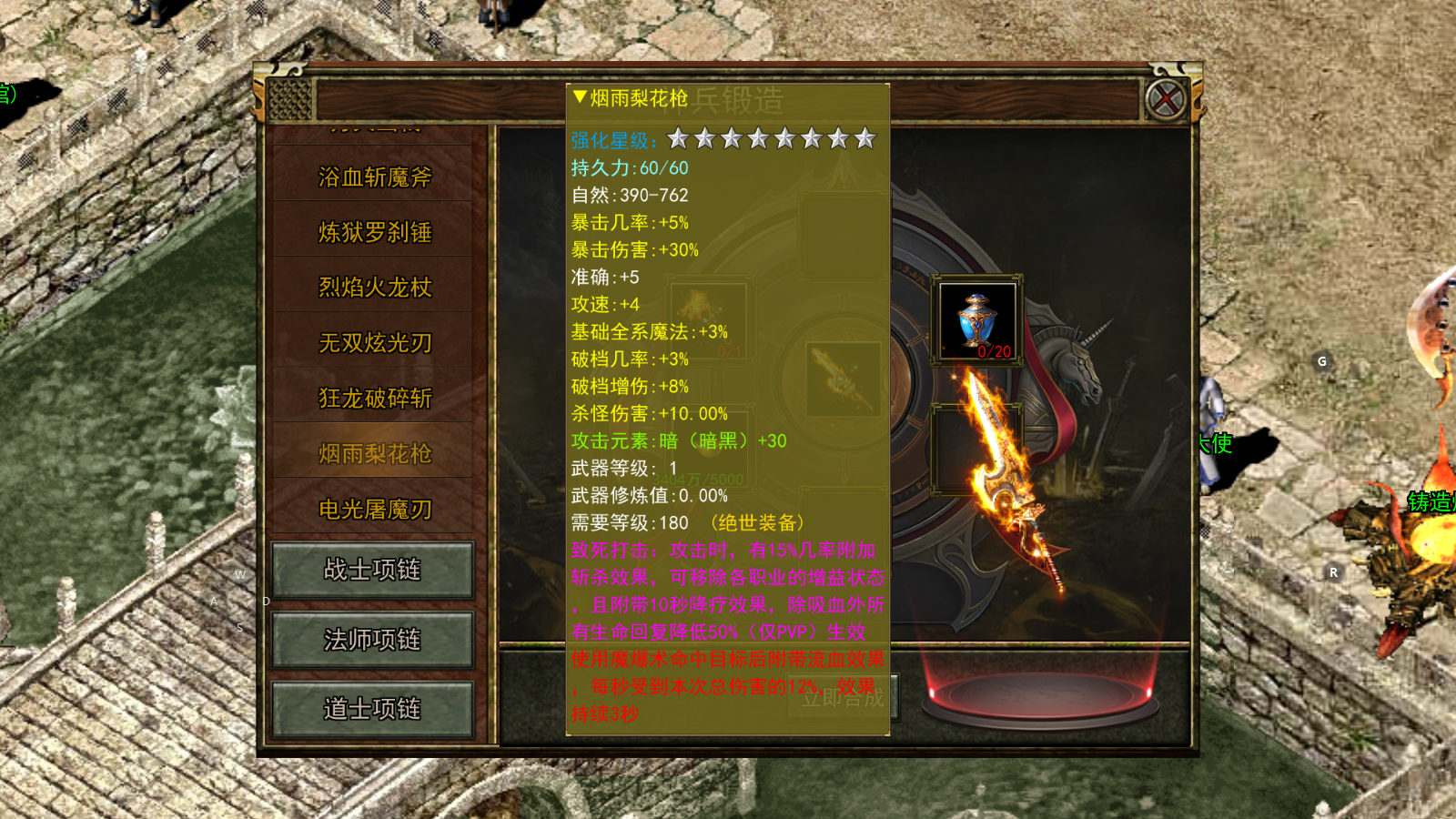
Task: Pick the 无双炫光刃 weapon entry
Action: click(375, 343)
